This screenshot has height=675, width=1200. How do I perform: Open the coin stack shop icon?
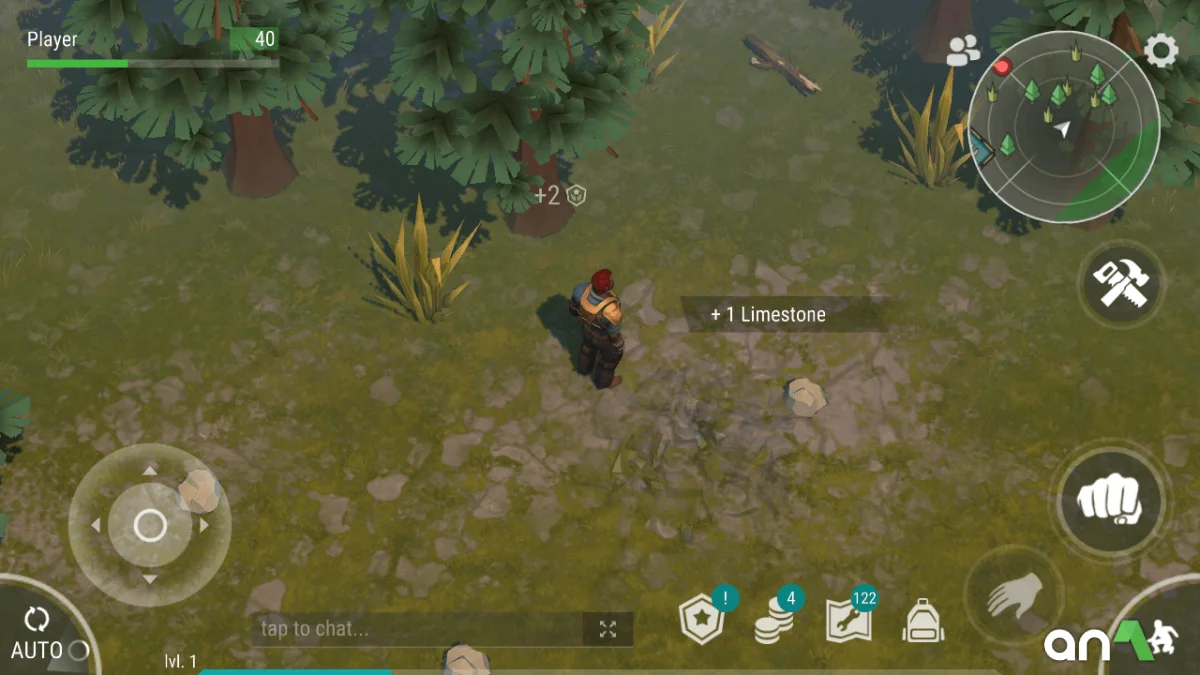point(773,620)
